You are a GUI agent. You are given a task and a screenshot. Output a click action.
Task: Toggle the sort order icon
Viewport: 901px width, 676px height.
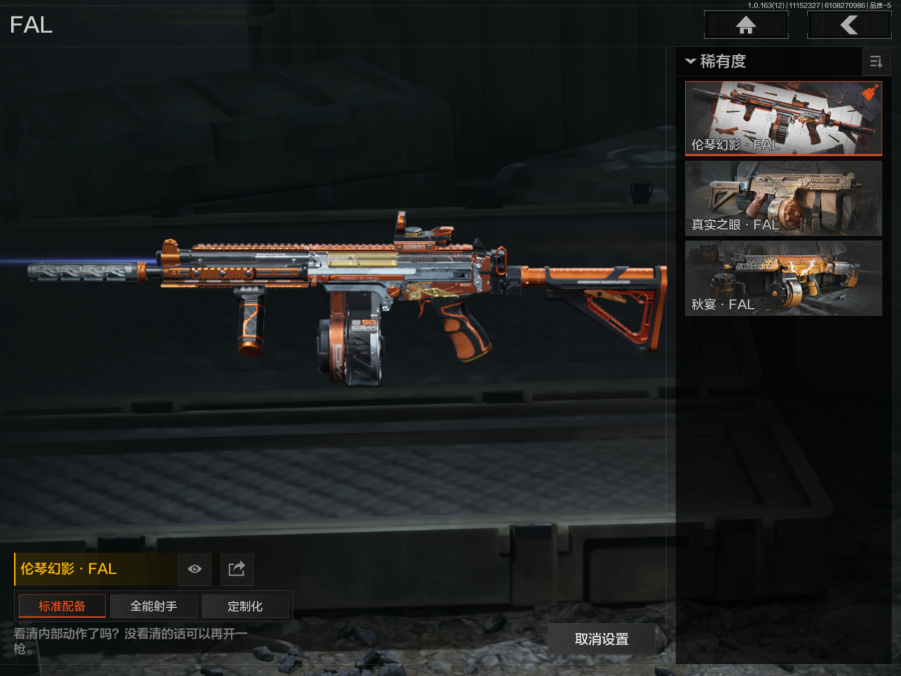pyautogui.click(x=876, y=62)
